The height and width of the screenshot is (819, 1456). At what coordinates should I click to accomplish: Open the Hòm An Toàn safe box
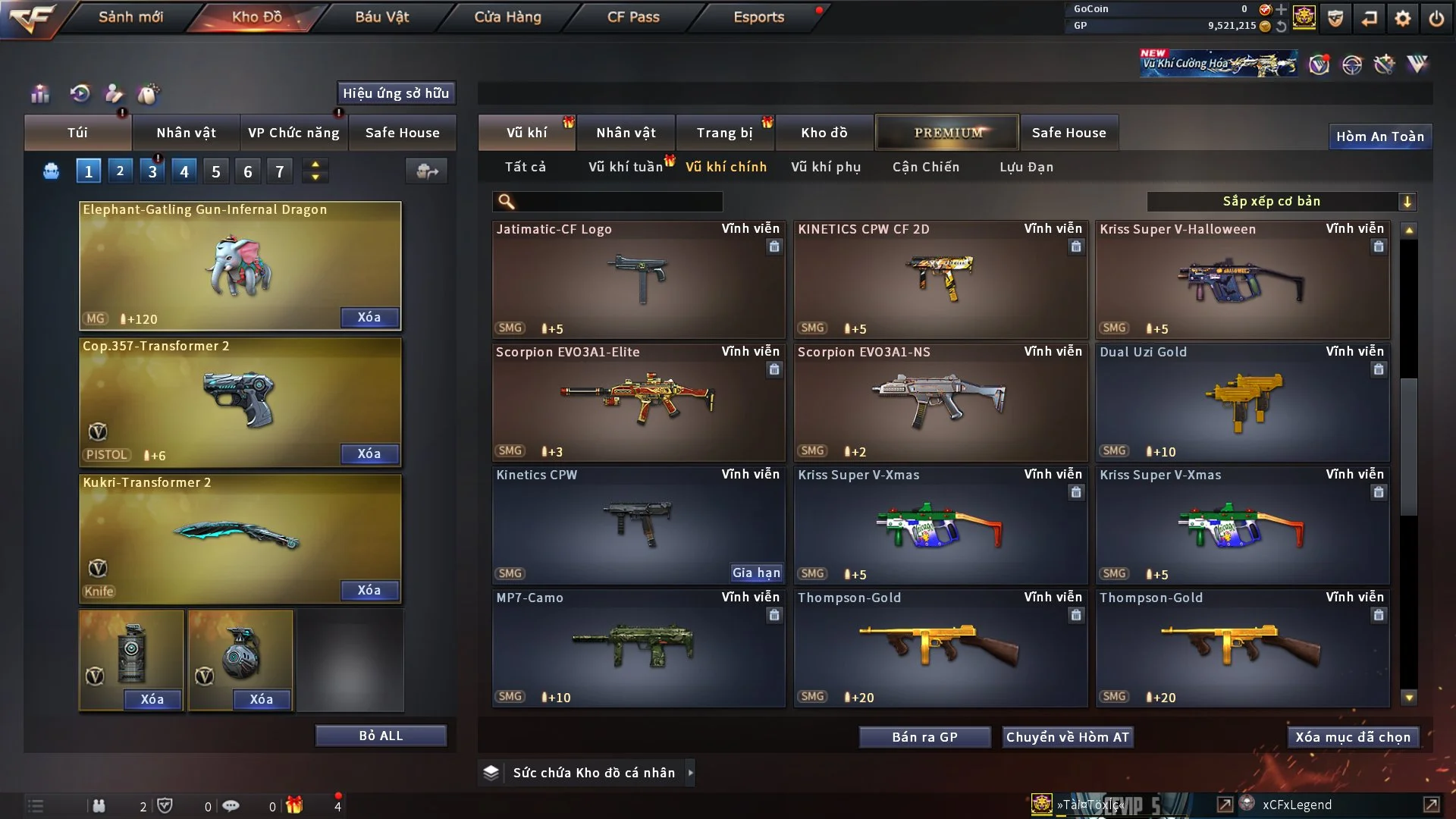pyautogui.click(x=1379, y=136)
